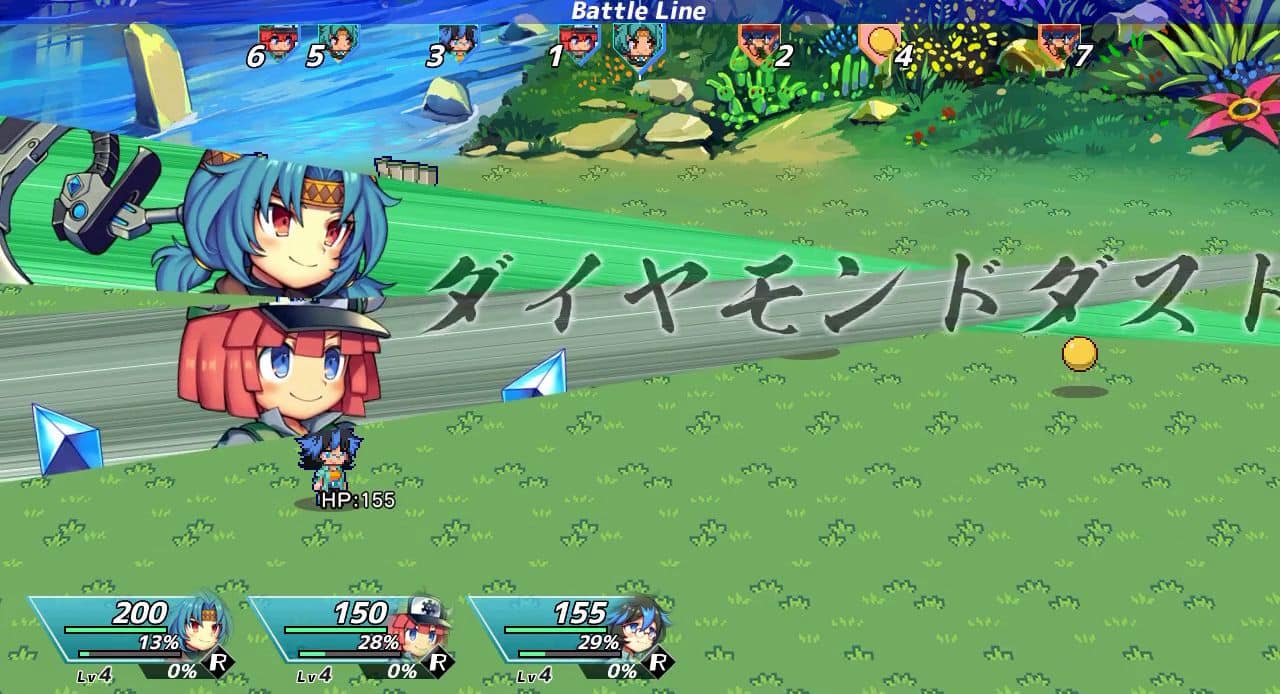
Task: Select the enlarged active-turn portrait in Battle Line
Action: click(638, 47)
